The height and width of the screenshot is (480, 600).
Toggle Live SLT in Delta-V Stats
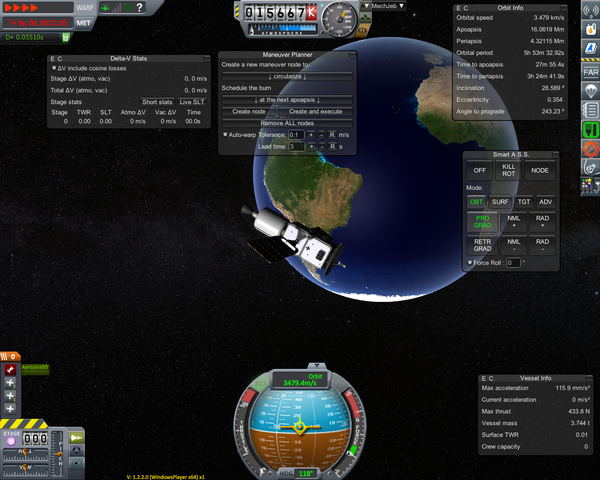[x=193, y=101]
